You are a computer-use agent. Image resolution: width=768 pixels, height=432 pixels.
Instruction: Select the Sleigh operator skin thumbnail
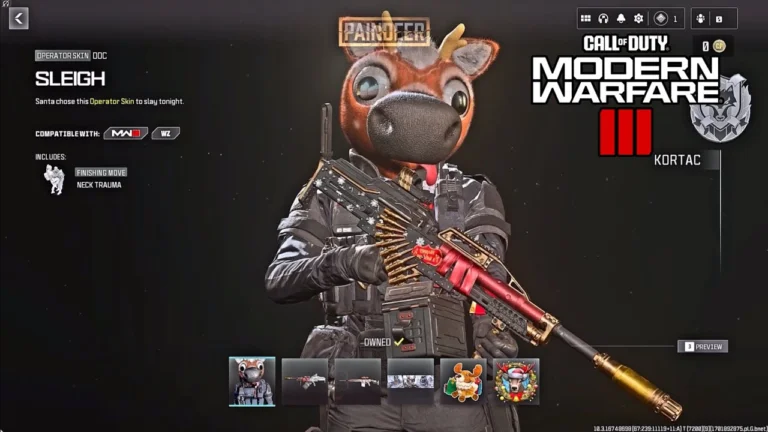252,381
